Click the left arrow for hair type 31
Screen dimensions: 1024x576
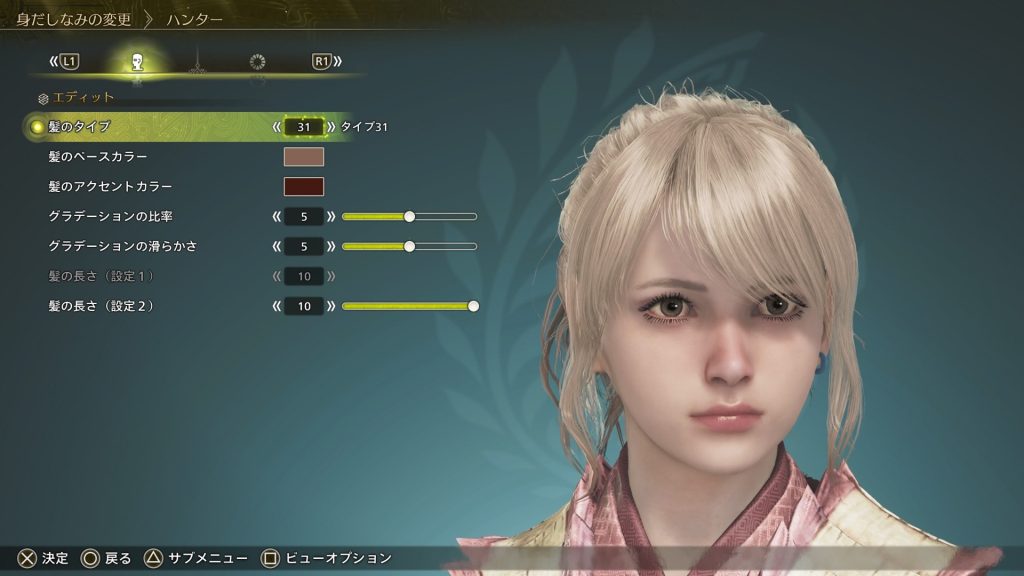[x=276, y=127]
